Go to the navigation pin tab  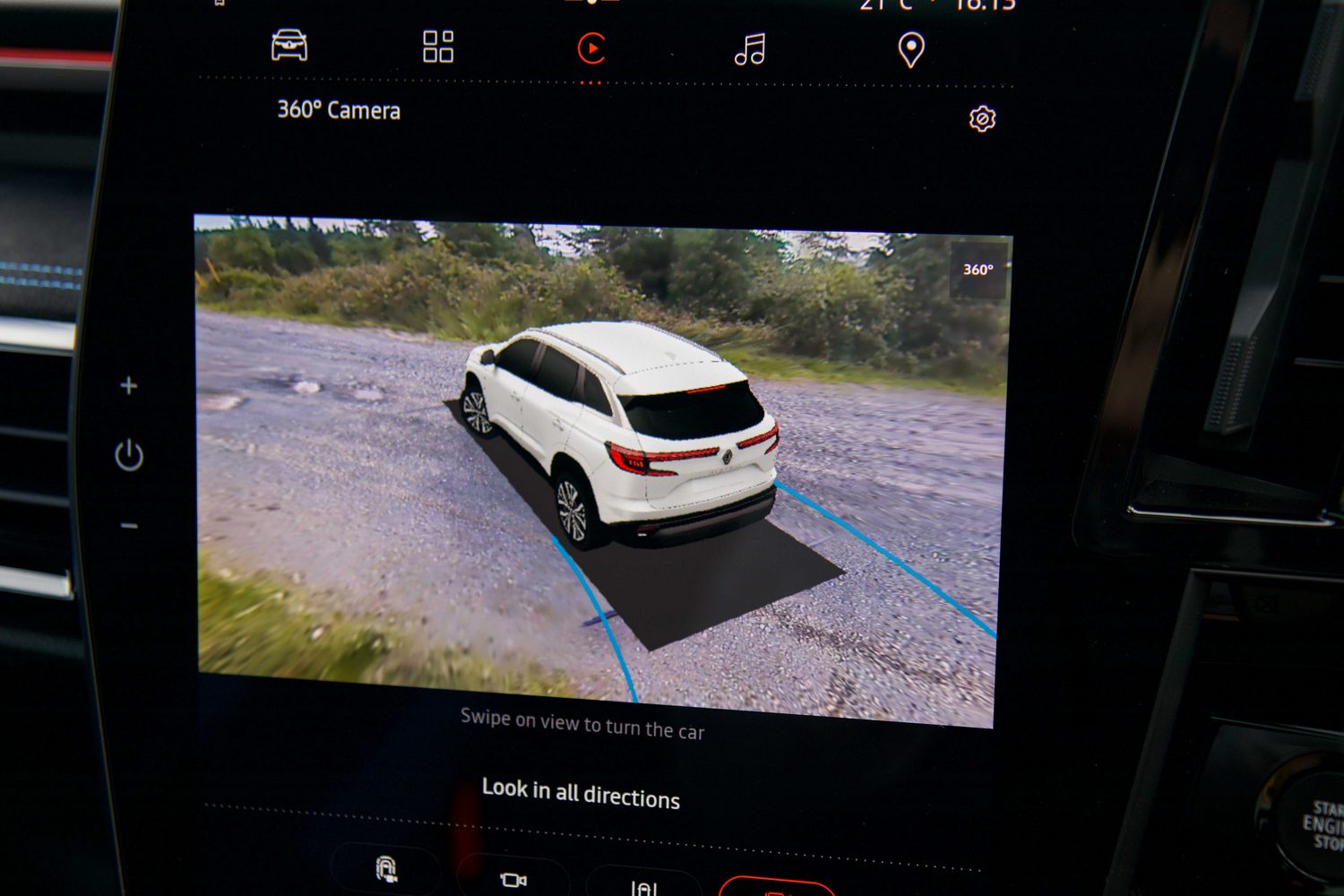pyautogui.click(x=910, y=50)
